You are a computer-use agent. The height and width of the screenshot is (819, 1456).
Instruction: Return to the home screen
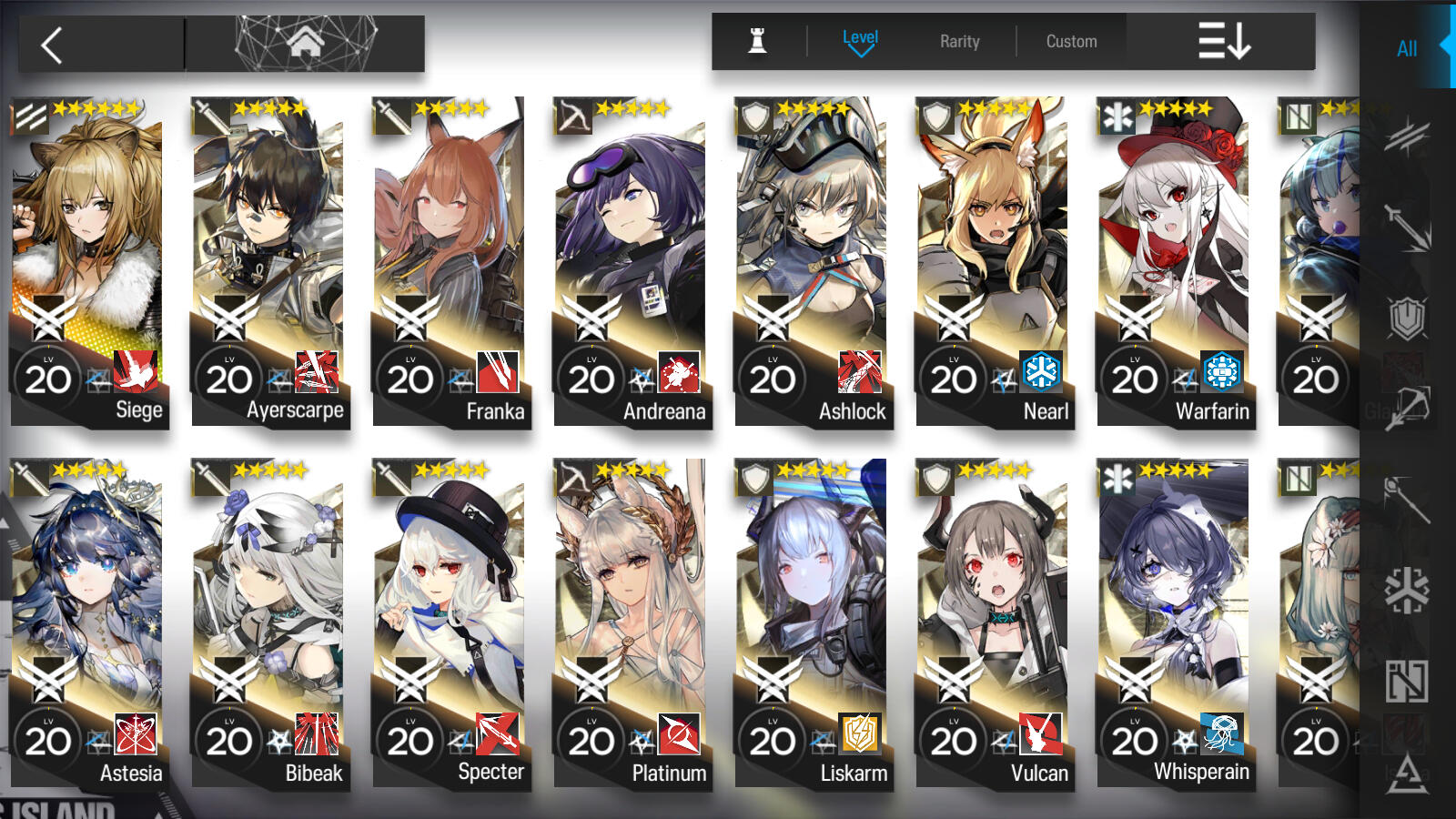[306, 43]
